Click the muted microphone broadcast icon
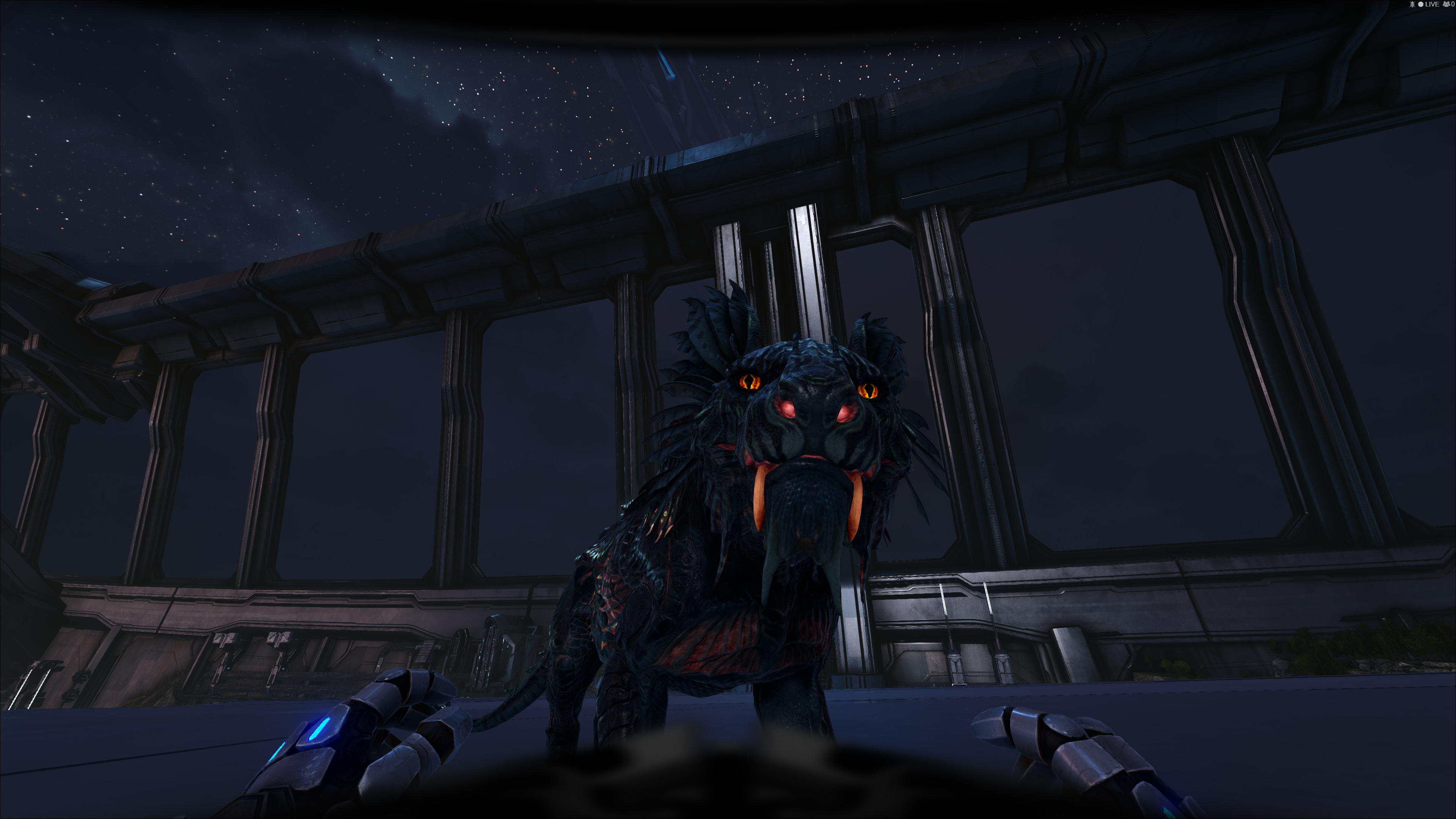 (x=1412, y=5)
